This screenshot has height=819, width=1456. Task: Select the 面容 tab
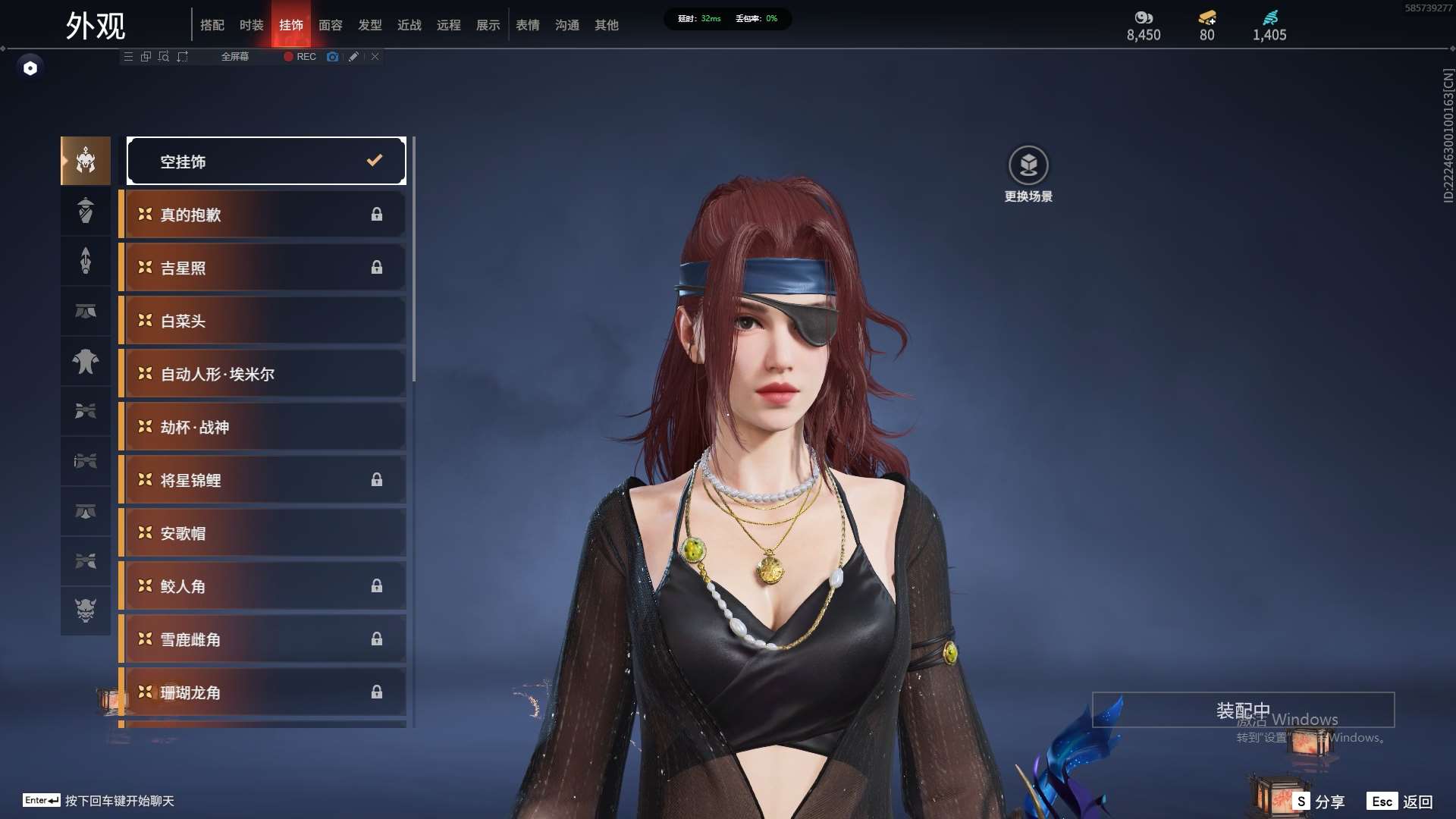click(331, 25)
